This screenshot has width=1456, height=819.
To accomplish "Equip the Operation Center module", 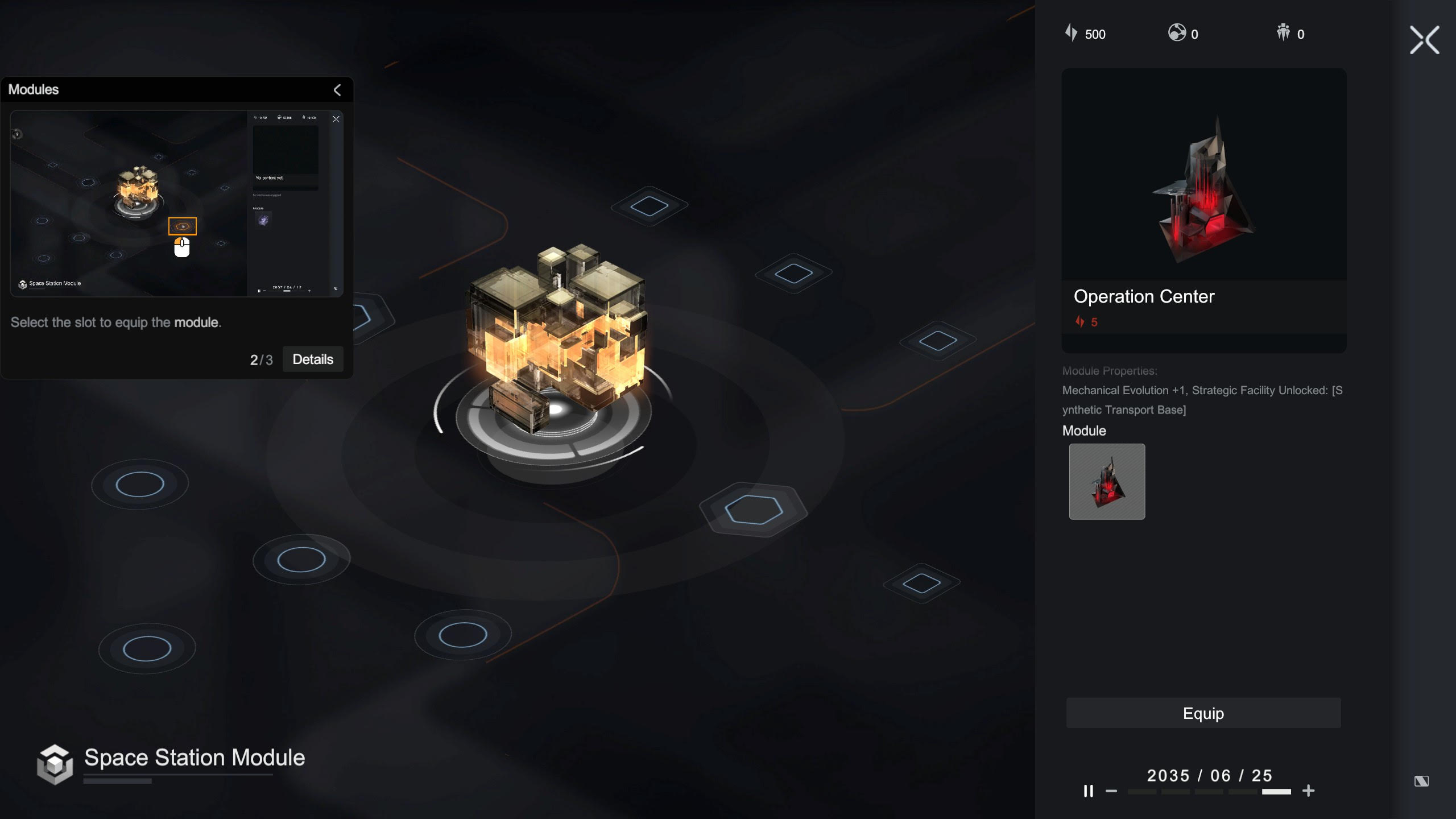I will (1203, 713).
